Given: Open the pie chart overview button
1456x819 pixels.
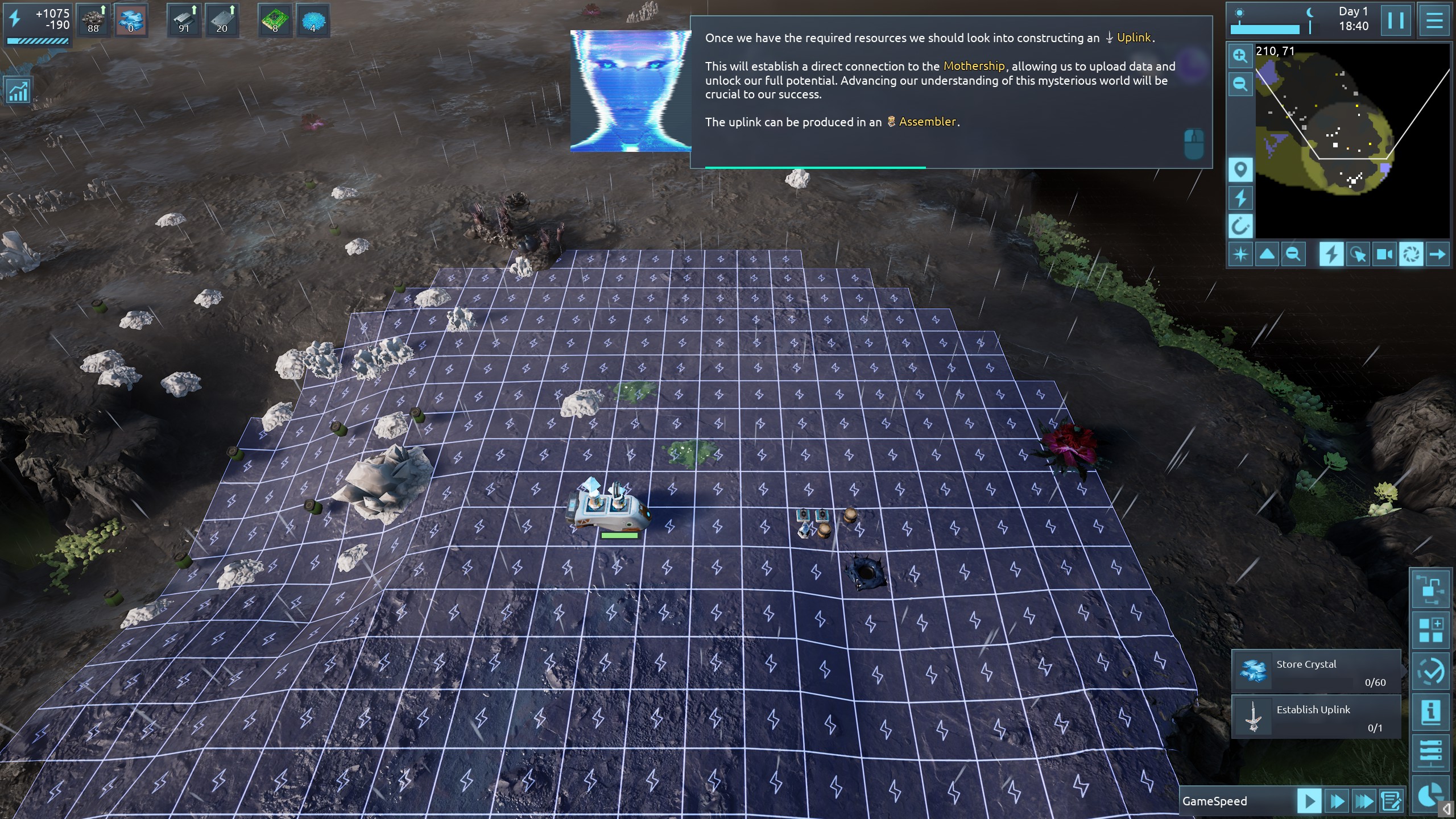Looking at the screenshot, I should (1430, 795).
